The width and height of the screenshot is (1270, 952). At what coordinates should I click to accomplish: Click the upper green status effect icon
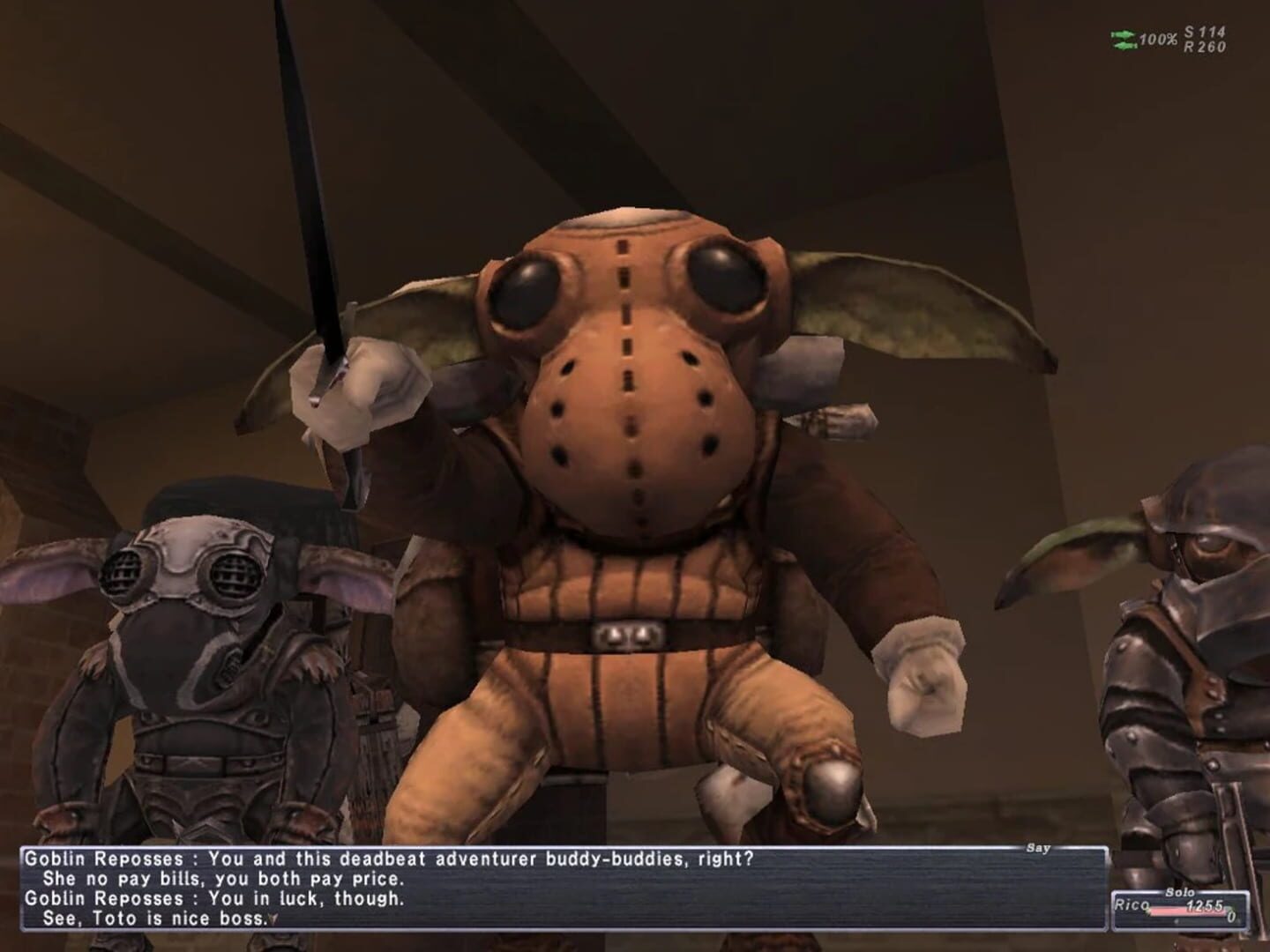pos(1125,33)
